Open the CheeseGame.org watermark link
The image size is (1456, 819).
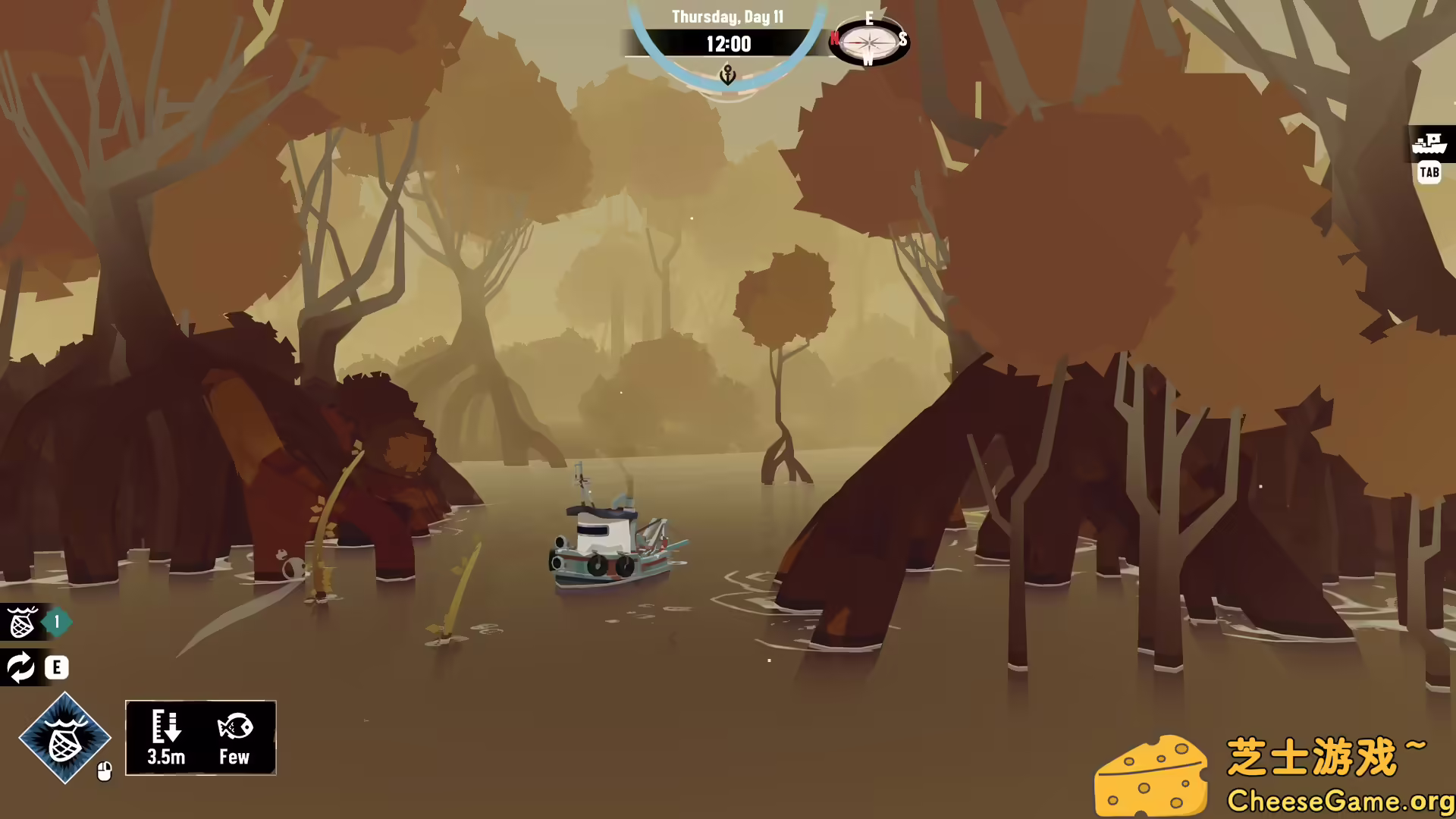[1339, 801]
